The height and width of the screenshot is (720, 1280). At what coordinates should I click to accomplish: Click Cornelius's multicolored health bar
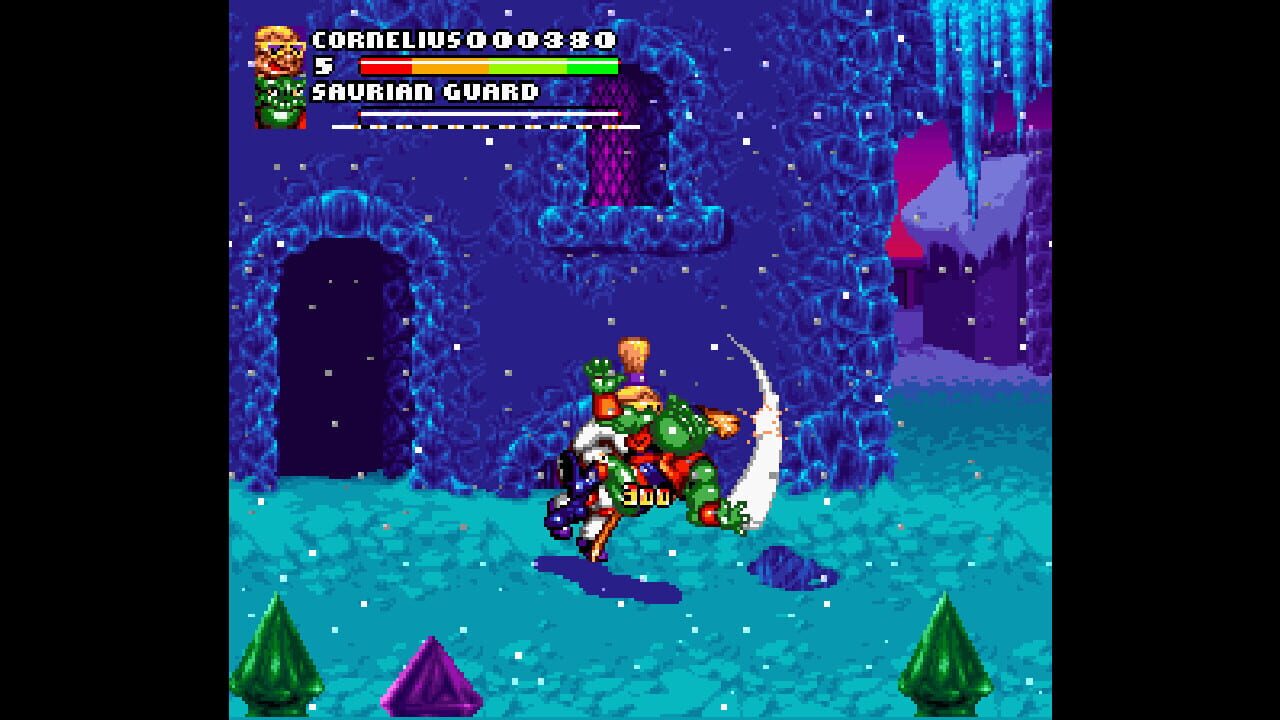pos(490,65)
